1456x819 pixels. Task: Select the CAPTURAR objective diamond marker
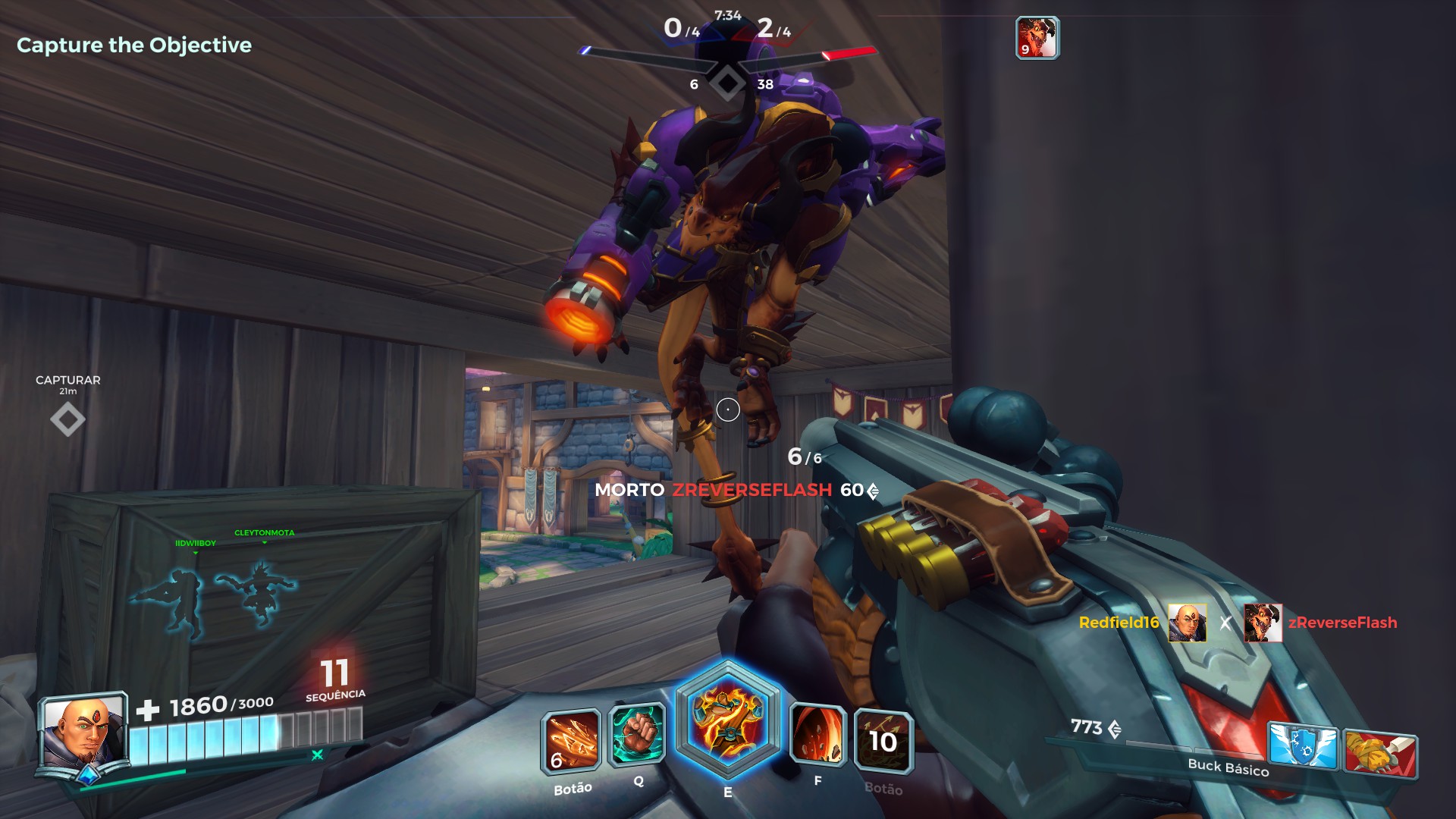pos(67,418)
